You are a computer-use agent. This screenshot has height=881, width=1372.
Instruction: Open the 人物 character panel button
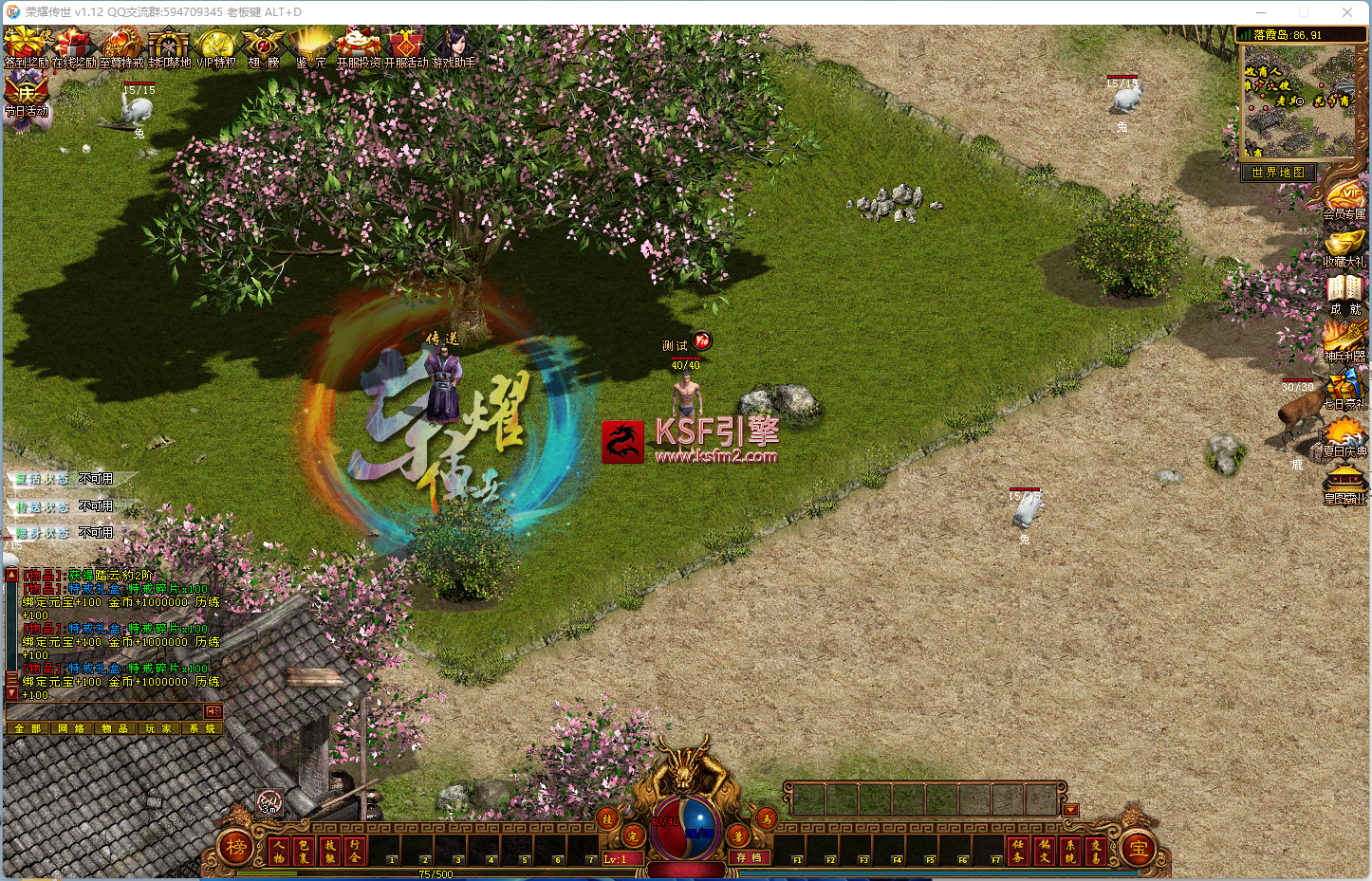280,851
